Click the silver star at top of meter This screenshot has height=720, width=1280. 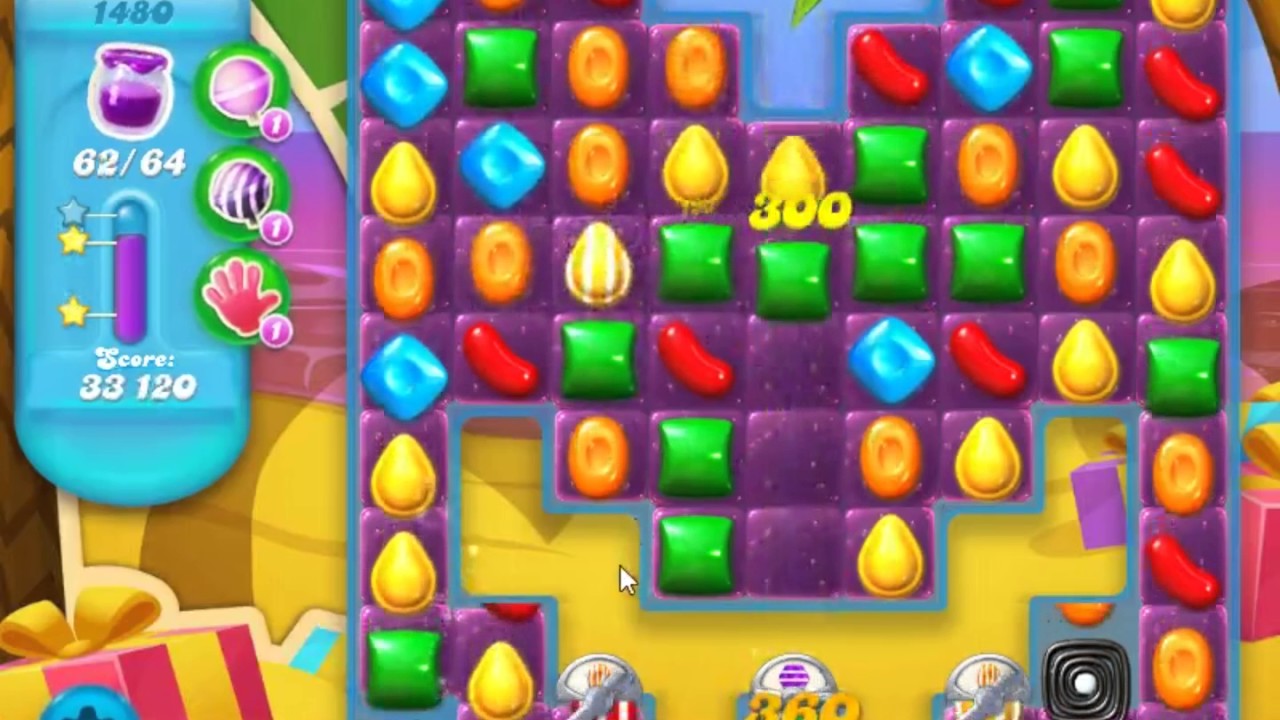(x=72, y=211)
